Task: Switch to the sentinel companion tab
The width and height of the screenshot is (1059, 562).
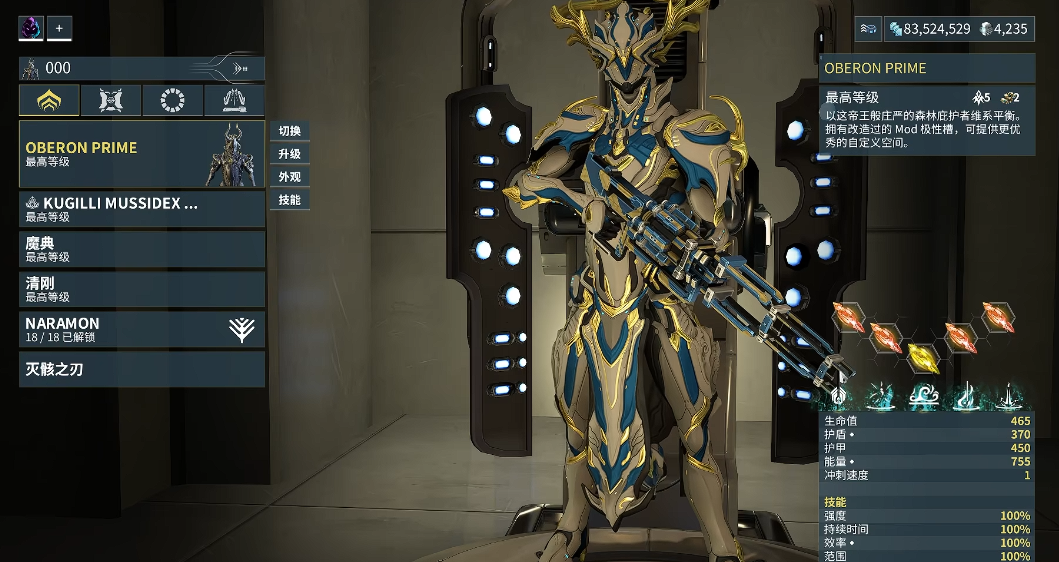Action: [x=111, y=100]
